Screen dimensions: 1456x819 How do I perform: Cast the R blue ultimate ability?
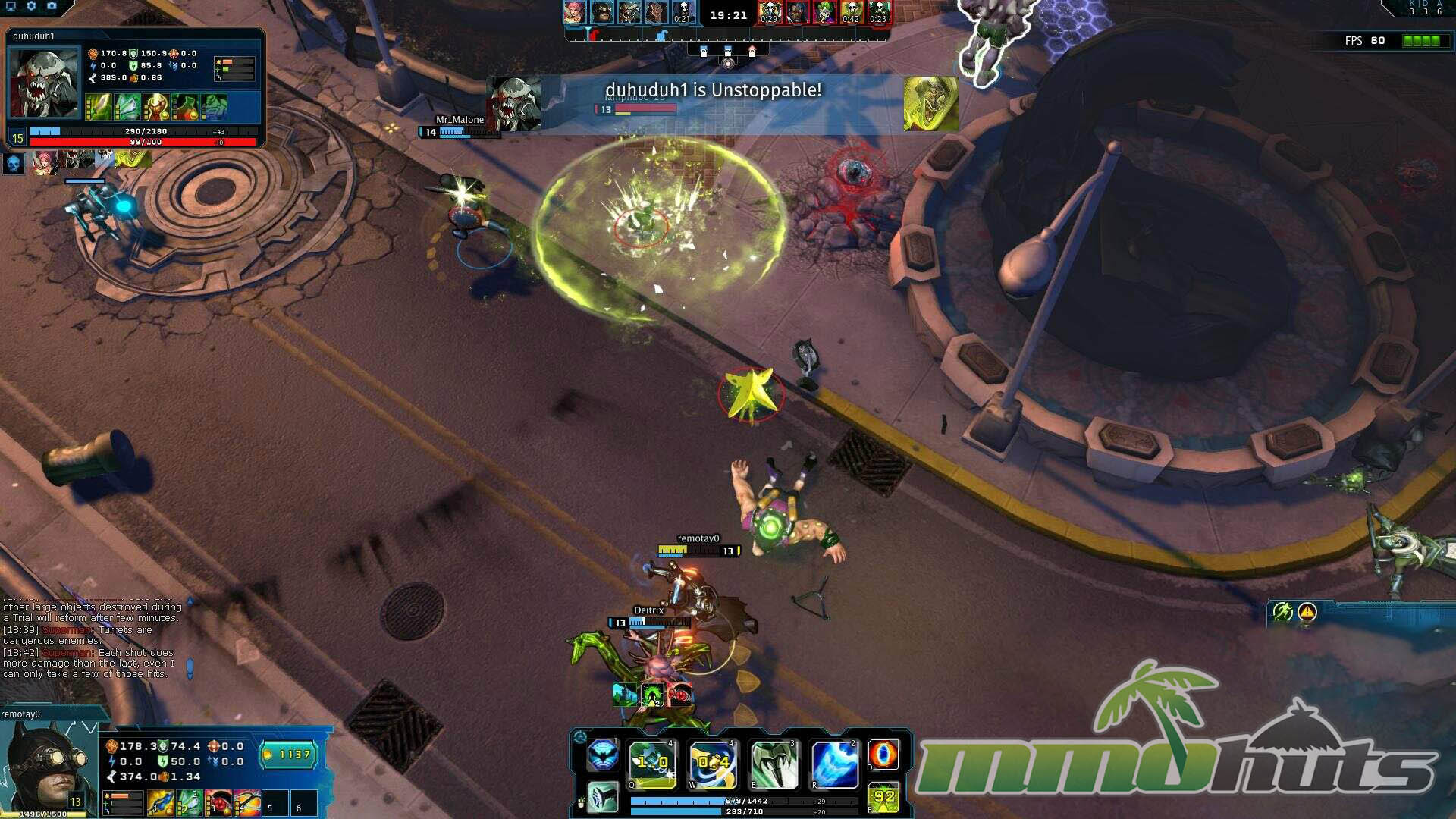[x=834, y=764]
